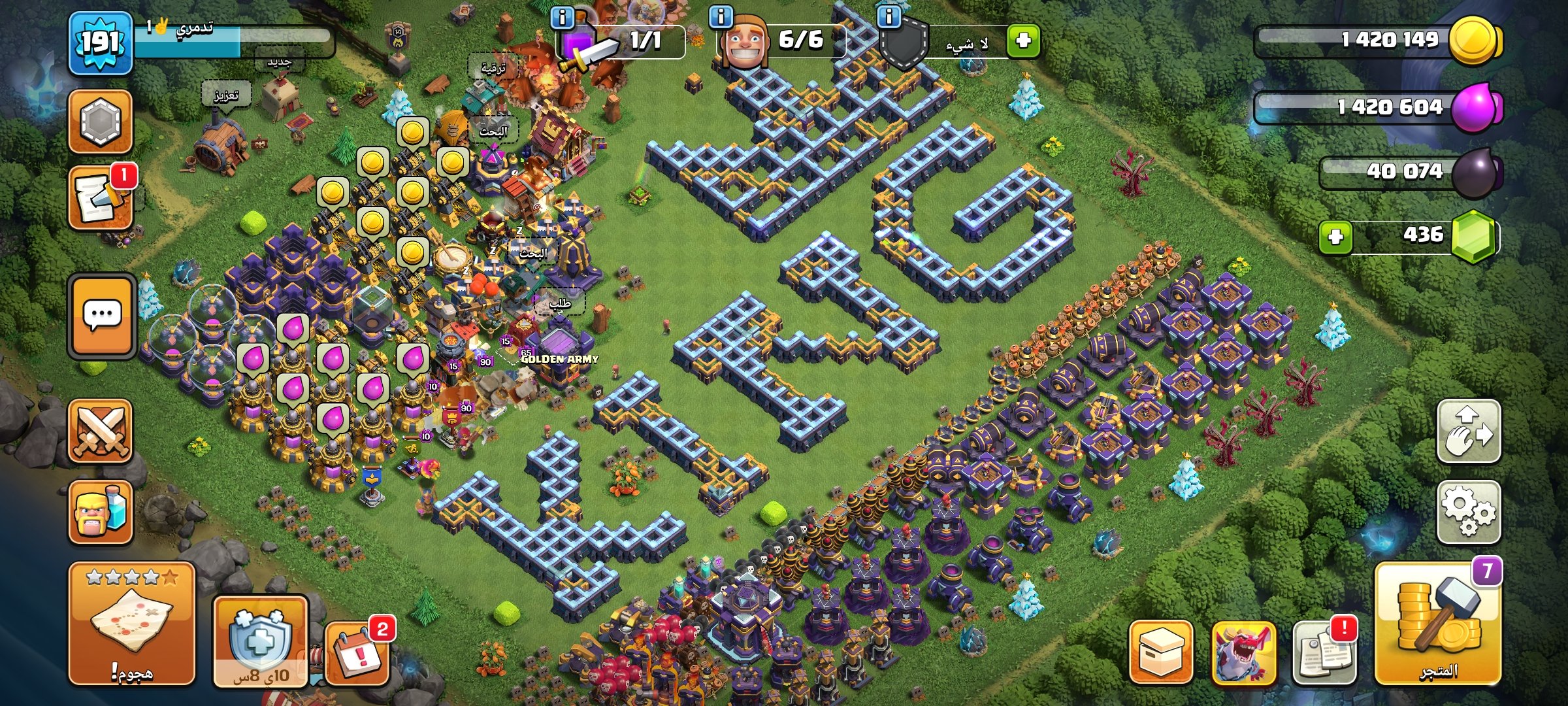
Task: Open the news papers with alert badge
Action: [1324, 652]
